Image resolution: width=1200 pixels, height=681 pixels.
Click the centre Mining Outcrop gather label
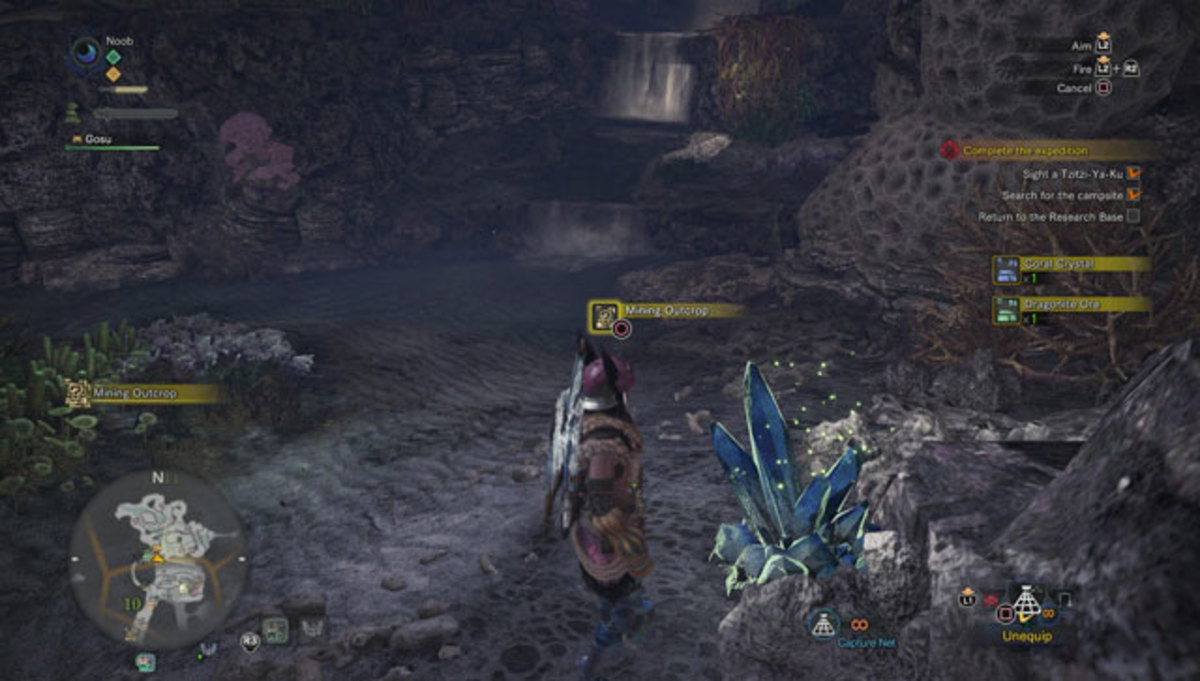[665, 312]
